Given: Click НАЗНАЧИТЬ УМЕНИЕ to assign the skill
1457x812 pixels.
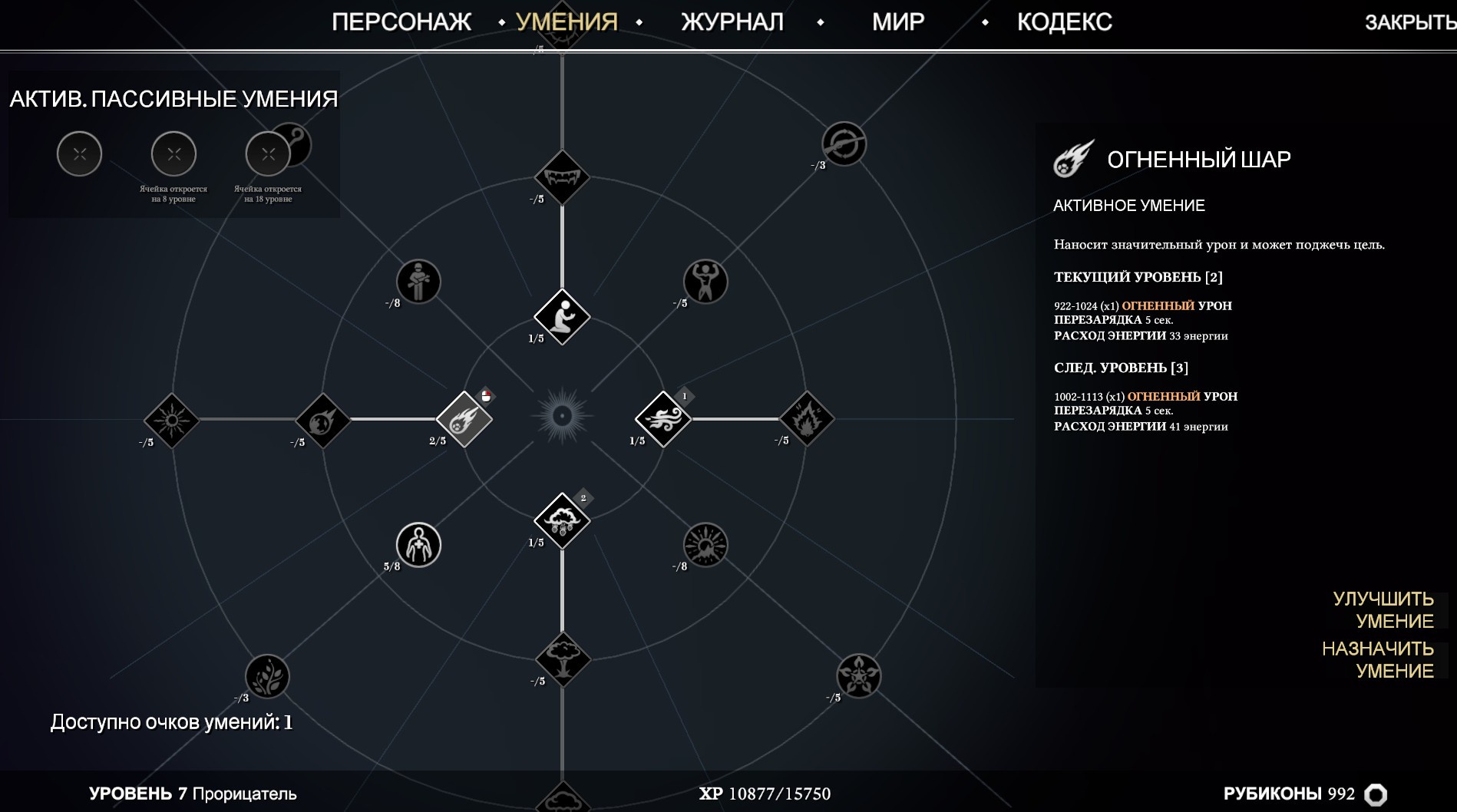Looking at the screenshot, I should tap(1377, 660).
